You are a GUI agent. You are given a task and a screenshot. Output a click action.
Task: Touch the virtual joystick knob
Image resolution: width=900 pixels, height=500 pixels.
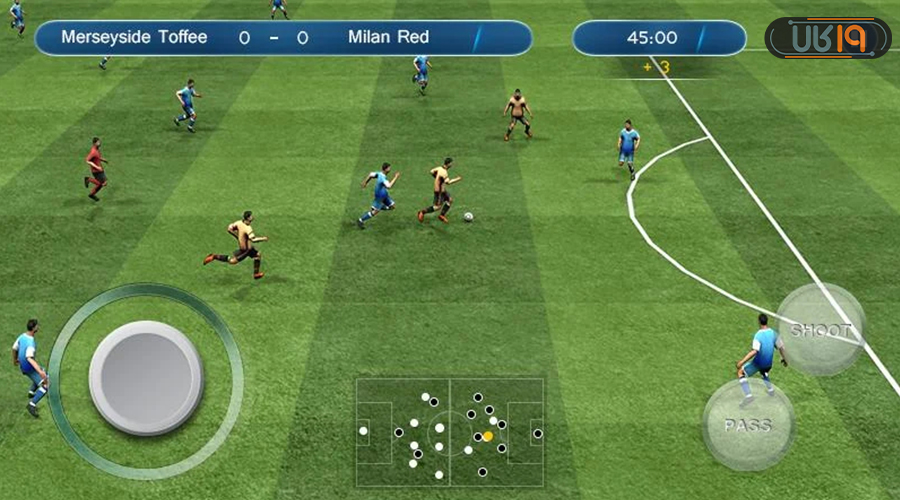(146, 377)
